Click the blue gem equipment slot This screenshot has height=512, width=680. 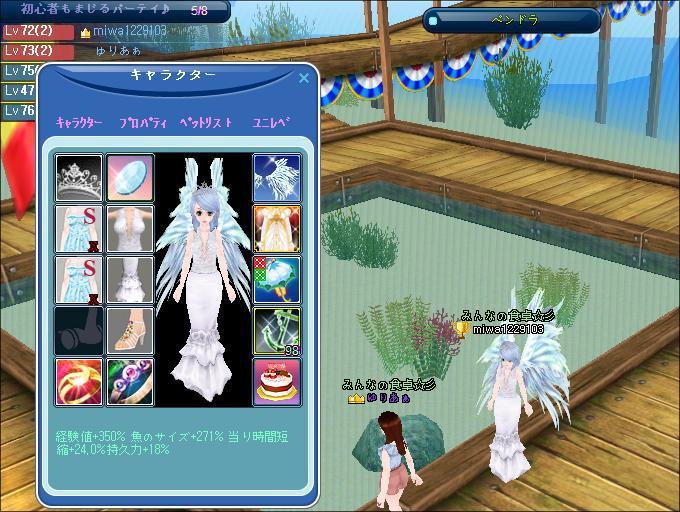pyautogui.click(x=130, y=177)
